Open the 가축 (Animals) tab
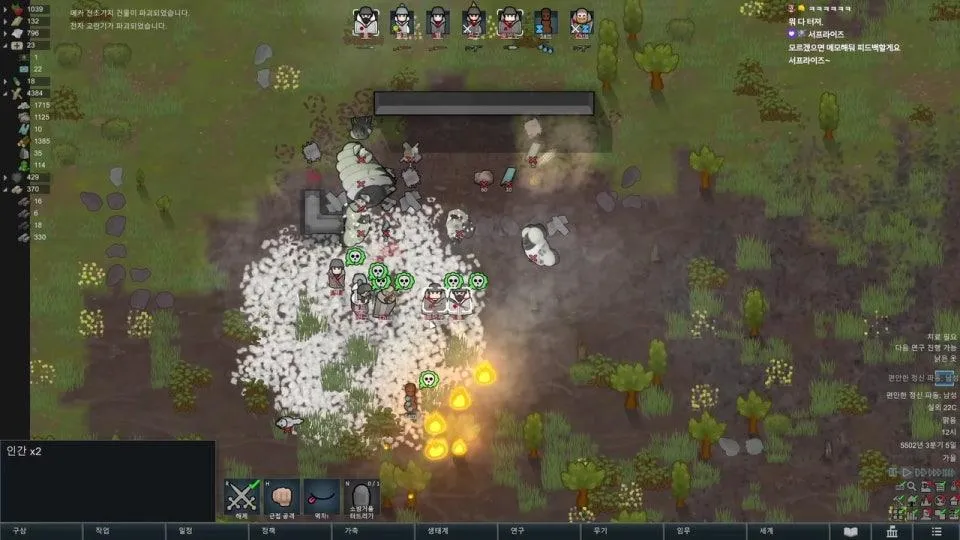Image resolution: width=960 pixels, height=540 pixels. 351,531
